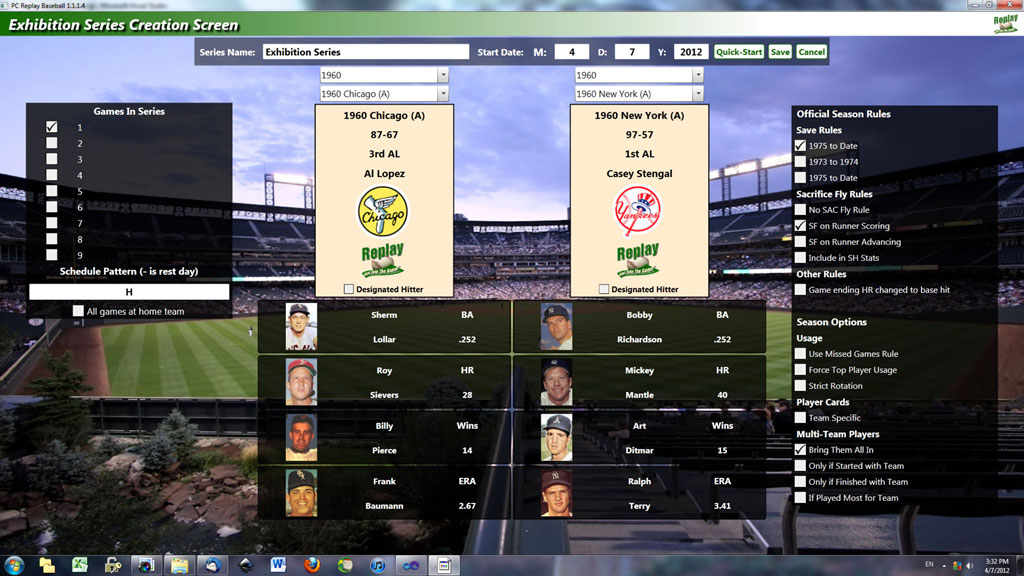
Task: Open Firefox from the taskbar
Action: point(312,565)
